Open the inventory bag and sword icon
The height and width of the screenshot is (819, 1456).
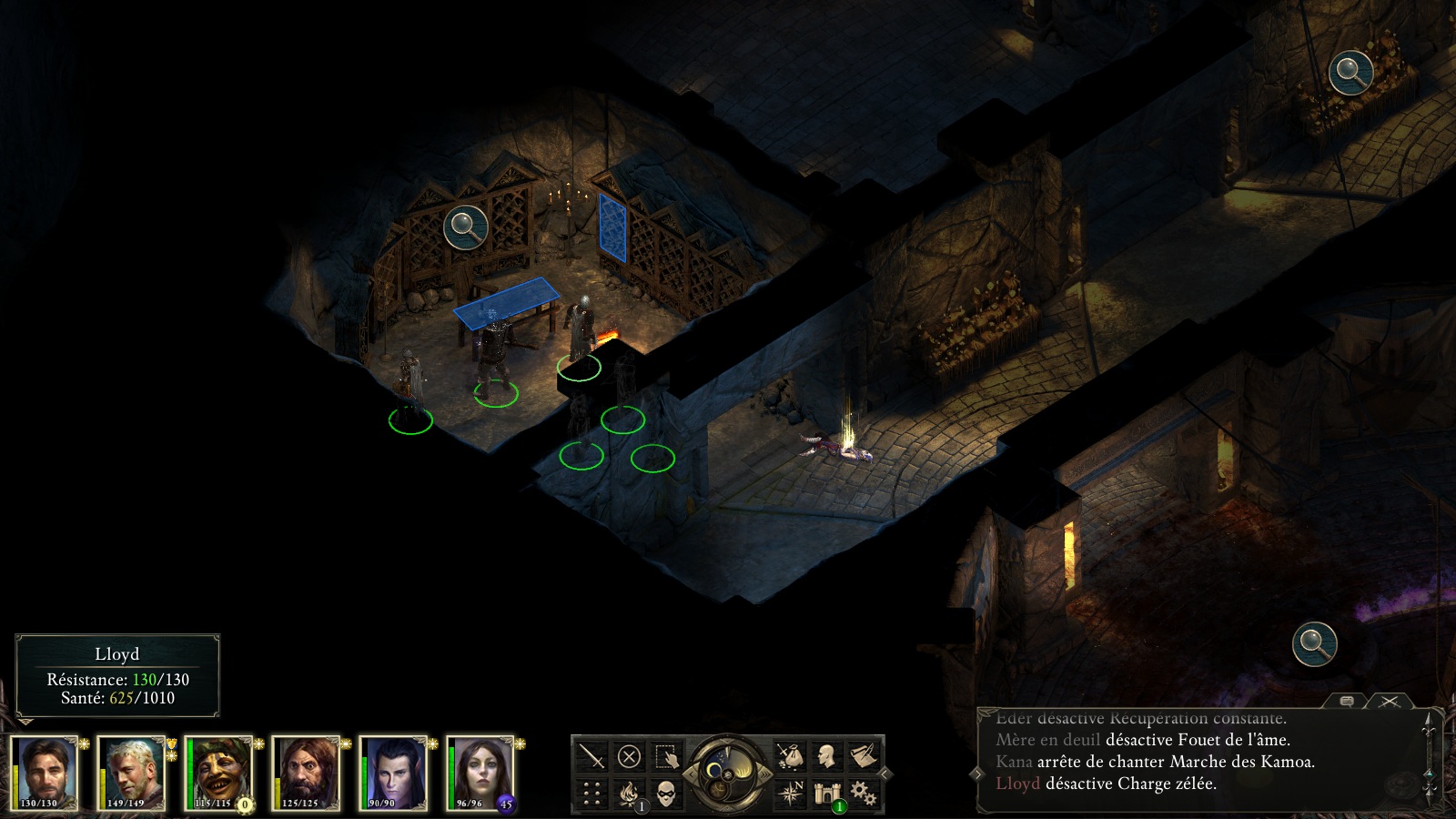pyautogui.click(x=790, y=756)
